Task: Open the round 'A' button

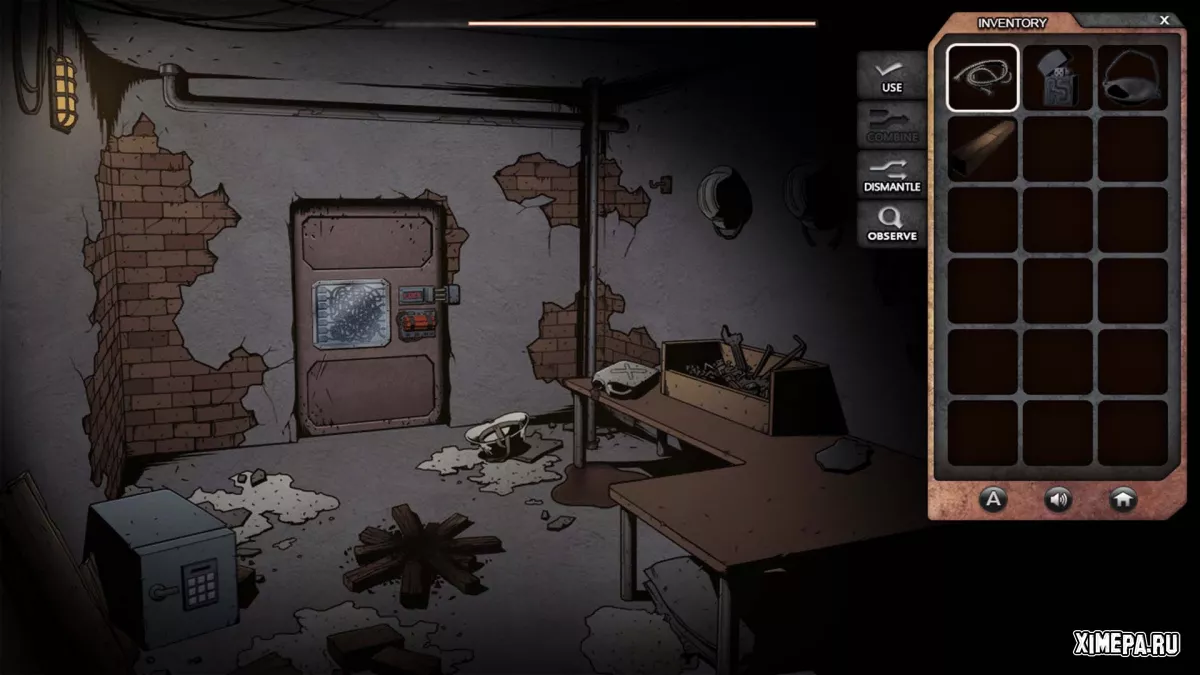Action: pyautogui.click(x=992, y=499)
